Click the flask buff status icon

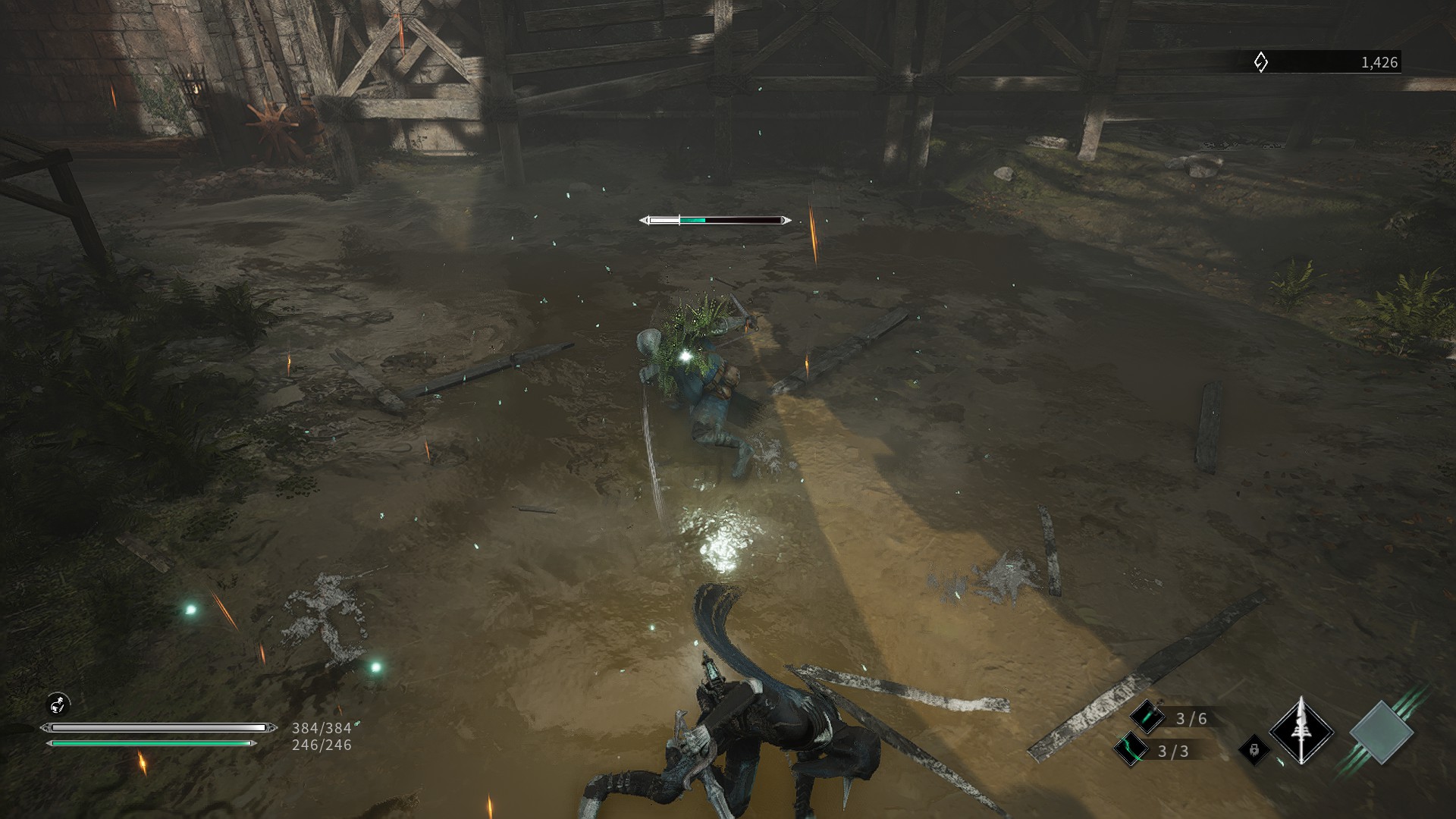(58, 704)
